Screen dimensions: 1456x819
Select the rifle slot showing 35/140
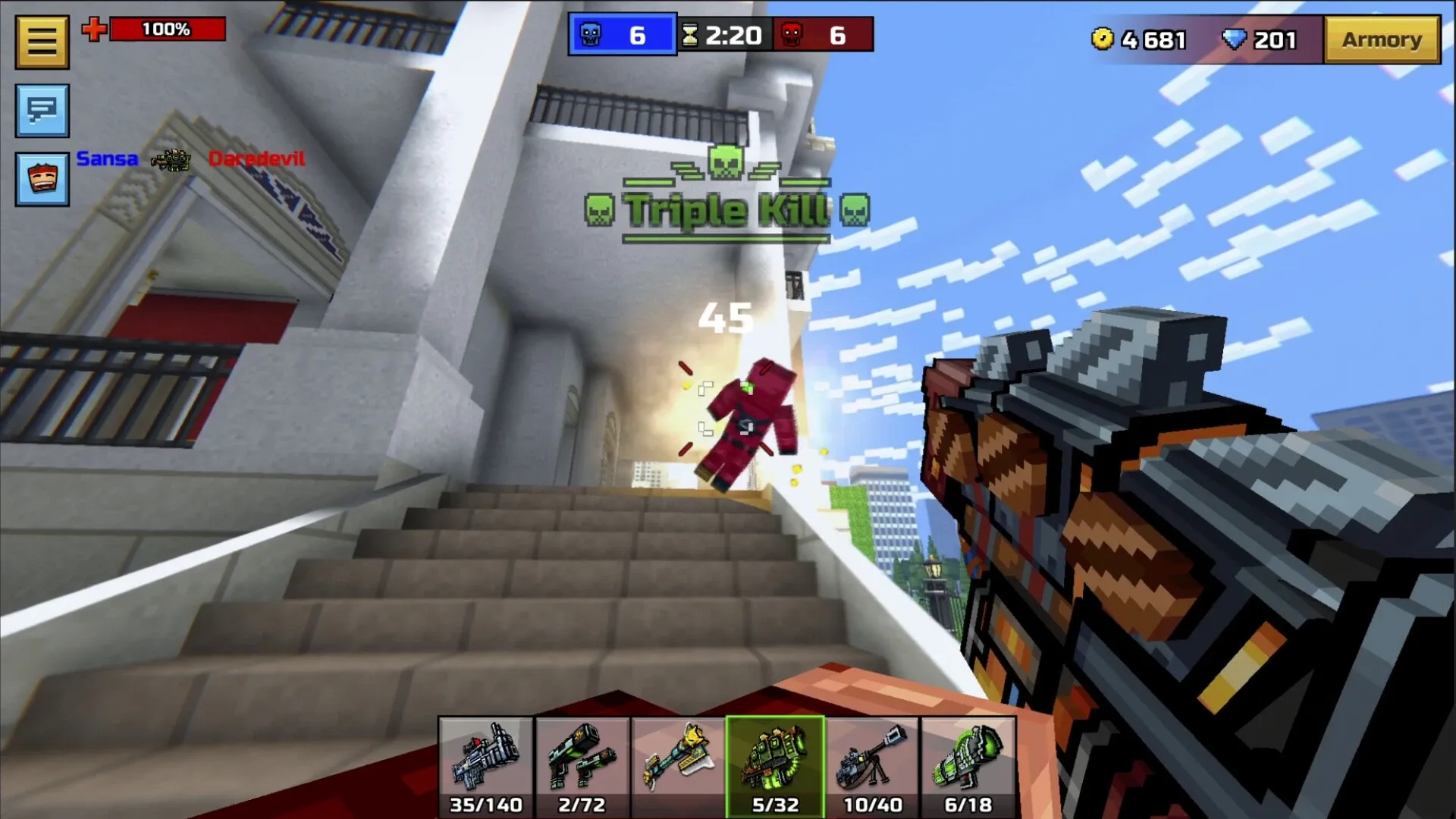pyautogui.click(x=487, y=766)
